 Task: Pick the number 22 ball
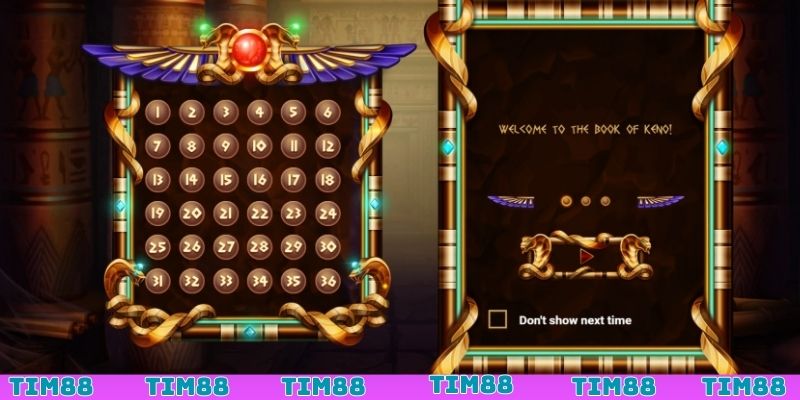(x=259, y=213)
